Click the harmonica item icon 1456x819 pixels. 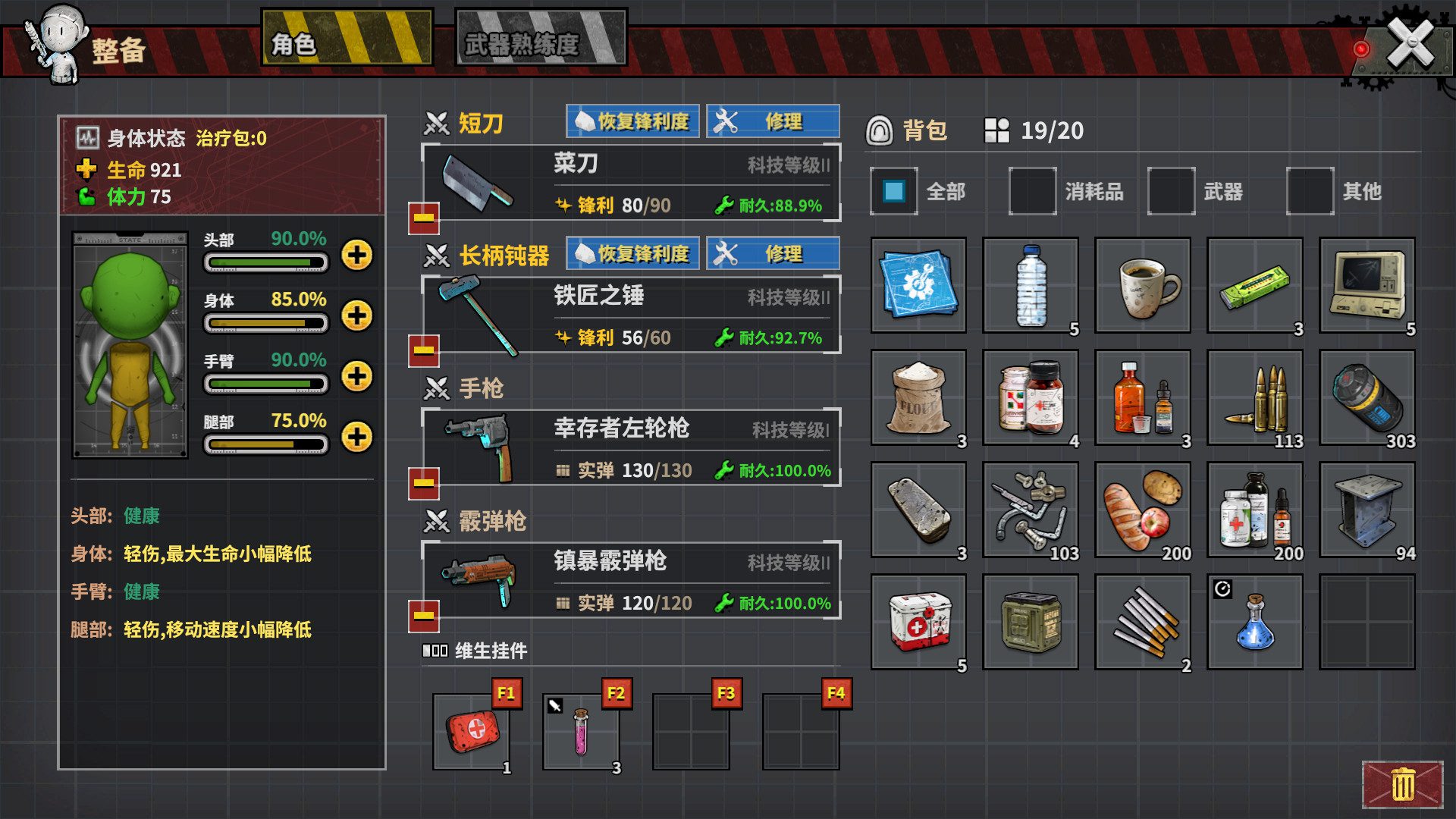(1254, 286)
